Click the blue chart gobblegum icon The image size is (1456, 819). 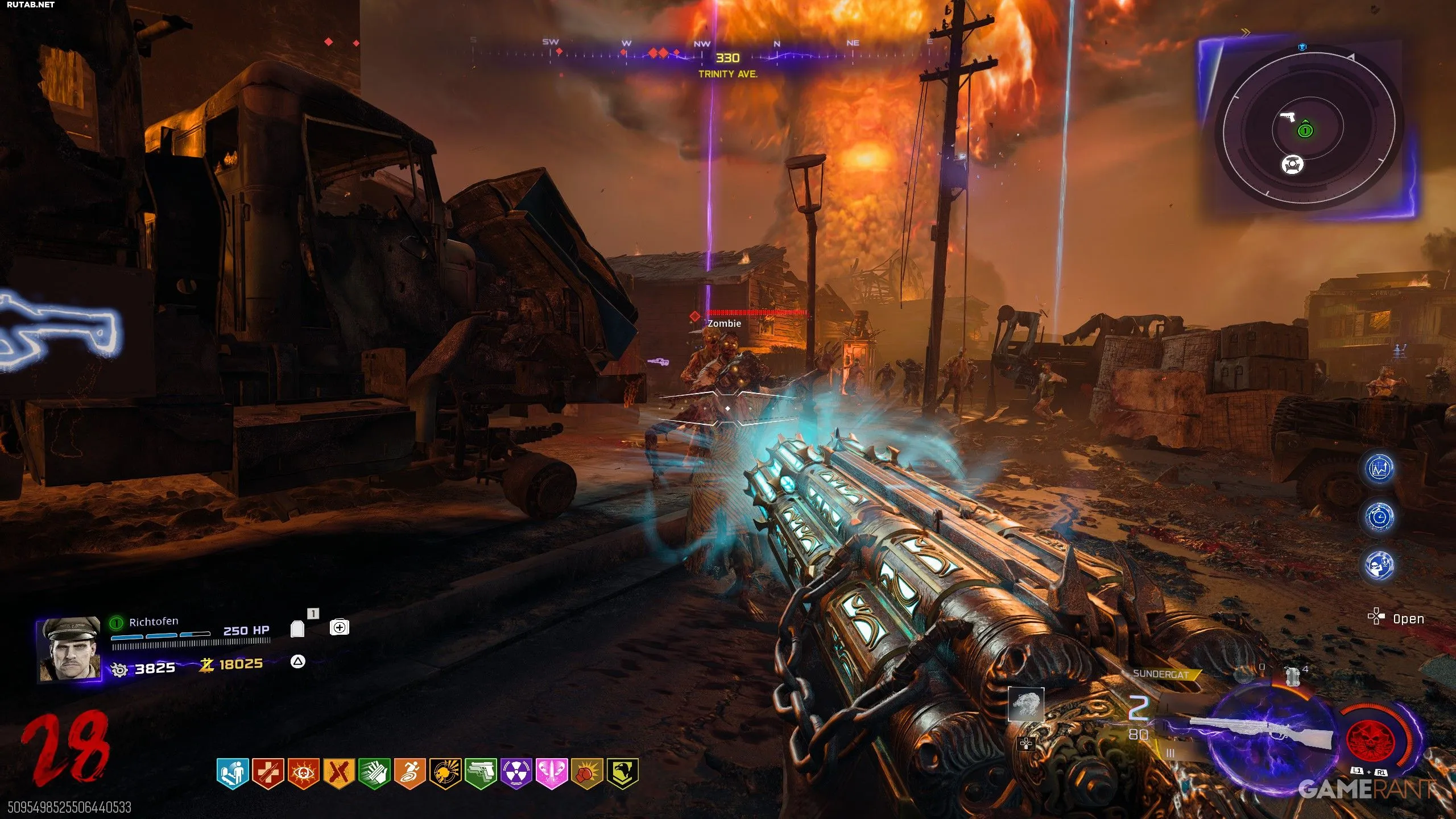(1379, 469)
